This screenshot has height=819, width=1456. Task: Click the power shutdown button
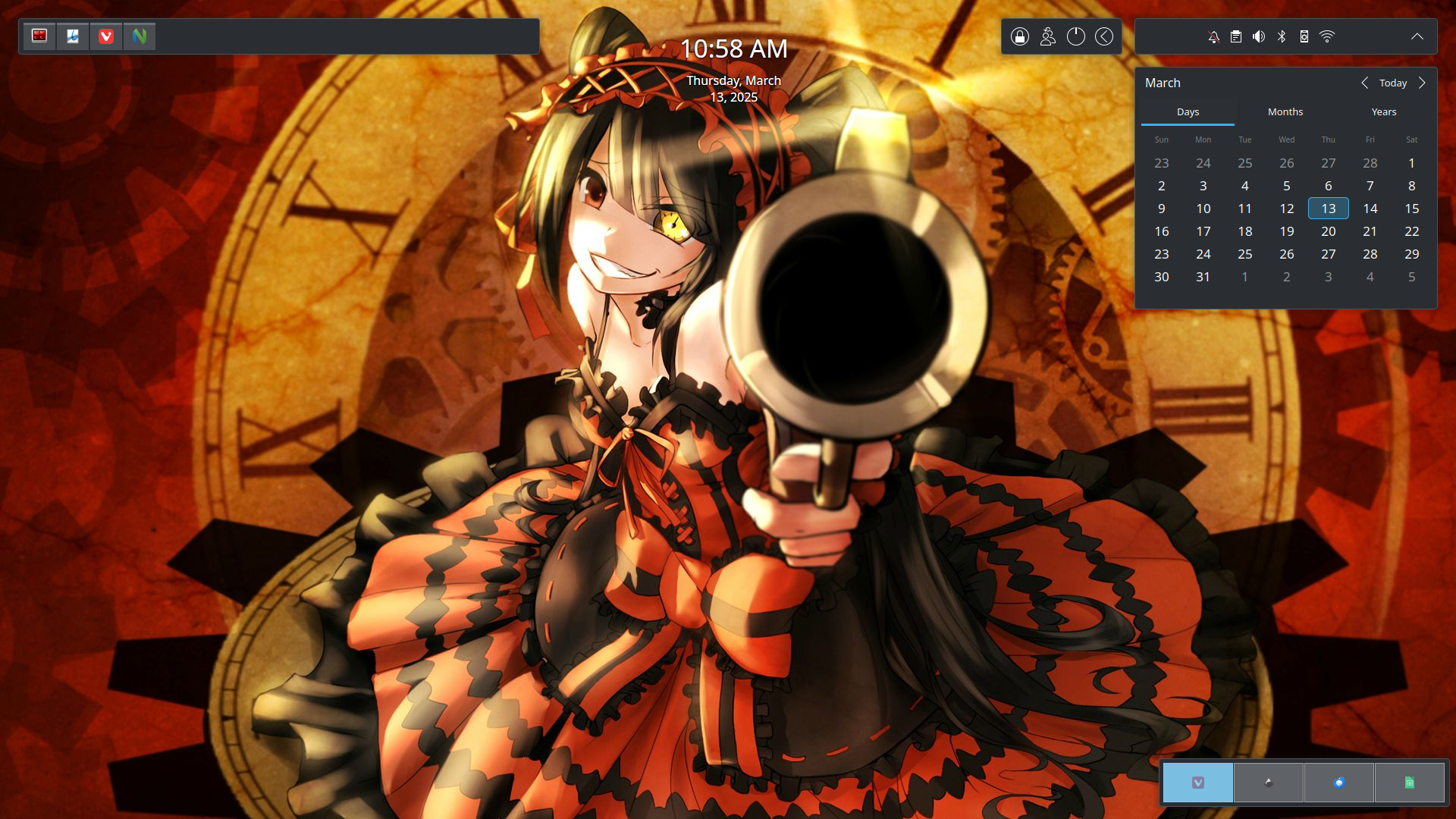tap(1076, 36)
